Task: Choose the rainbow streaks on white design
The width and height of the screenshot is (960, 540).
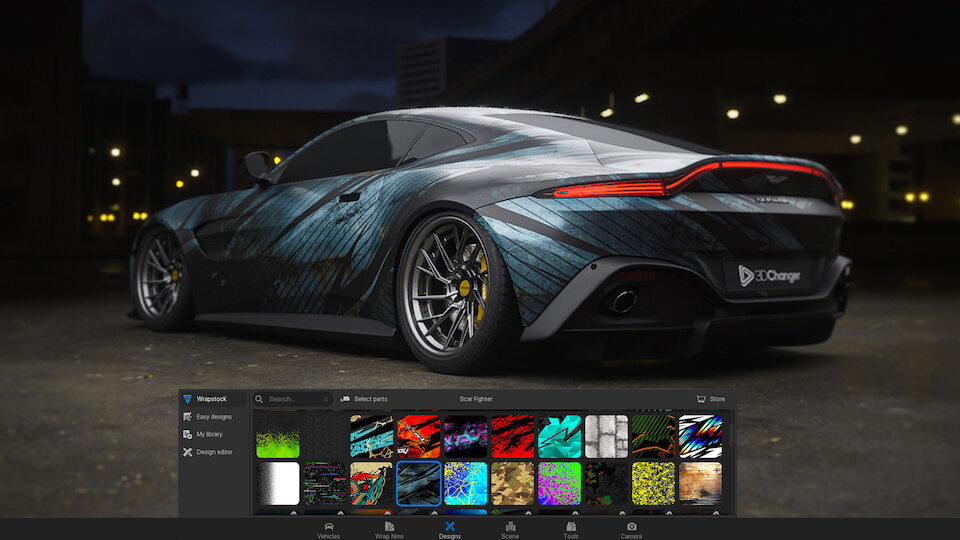Action: point(700,437)
